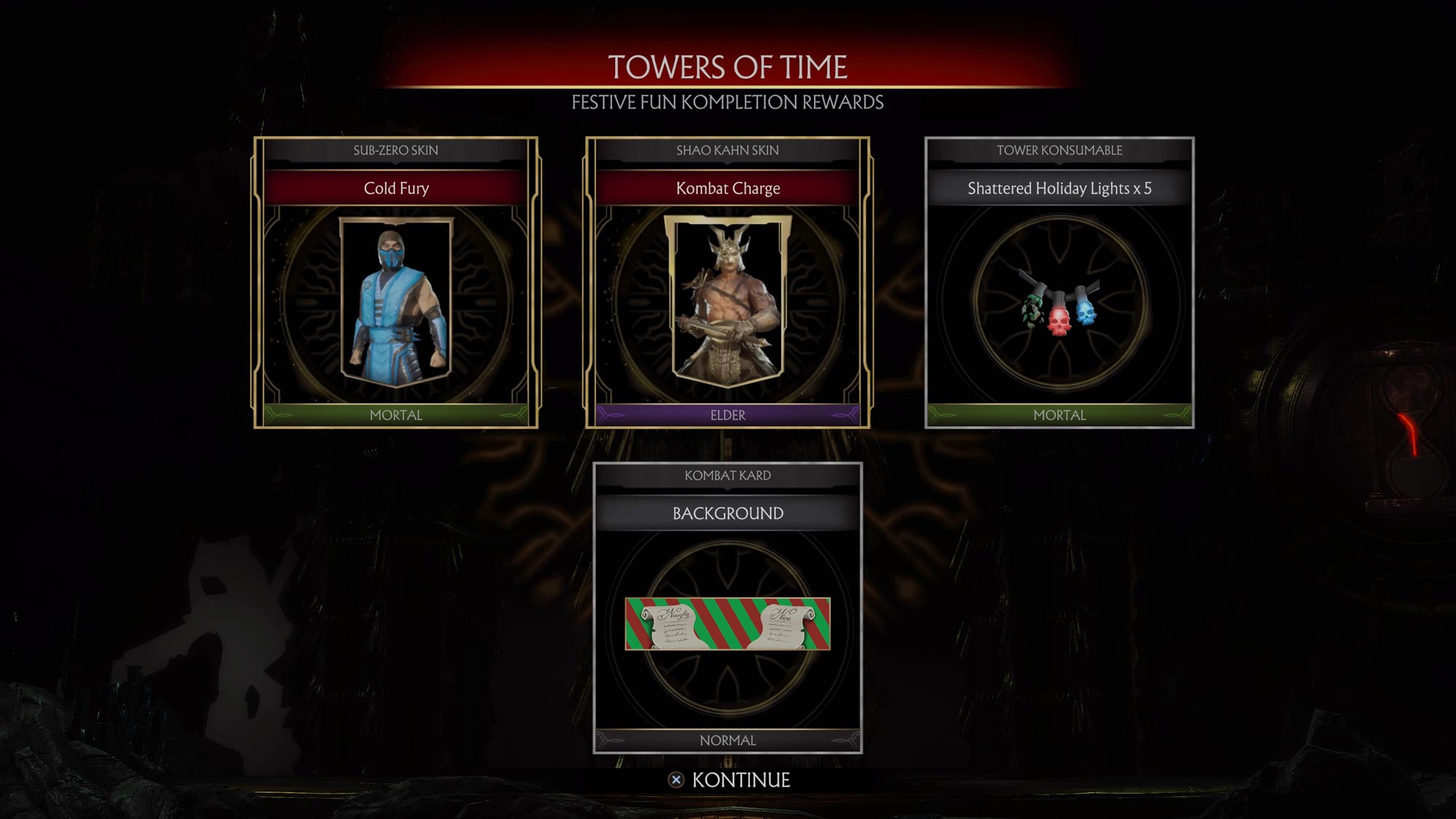Expand the Tower Konsumable reward card

coord(1059,284)
